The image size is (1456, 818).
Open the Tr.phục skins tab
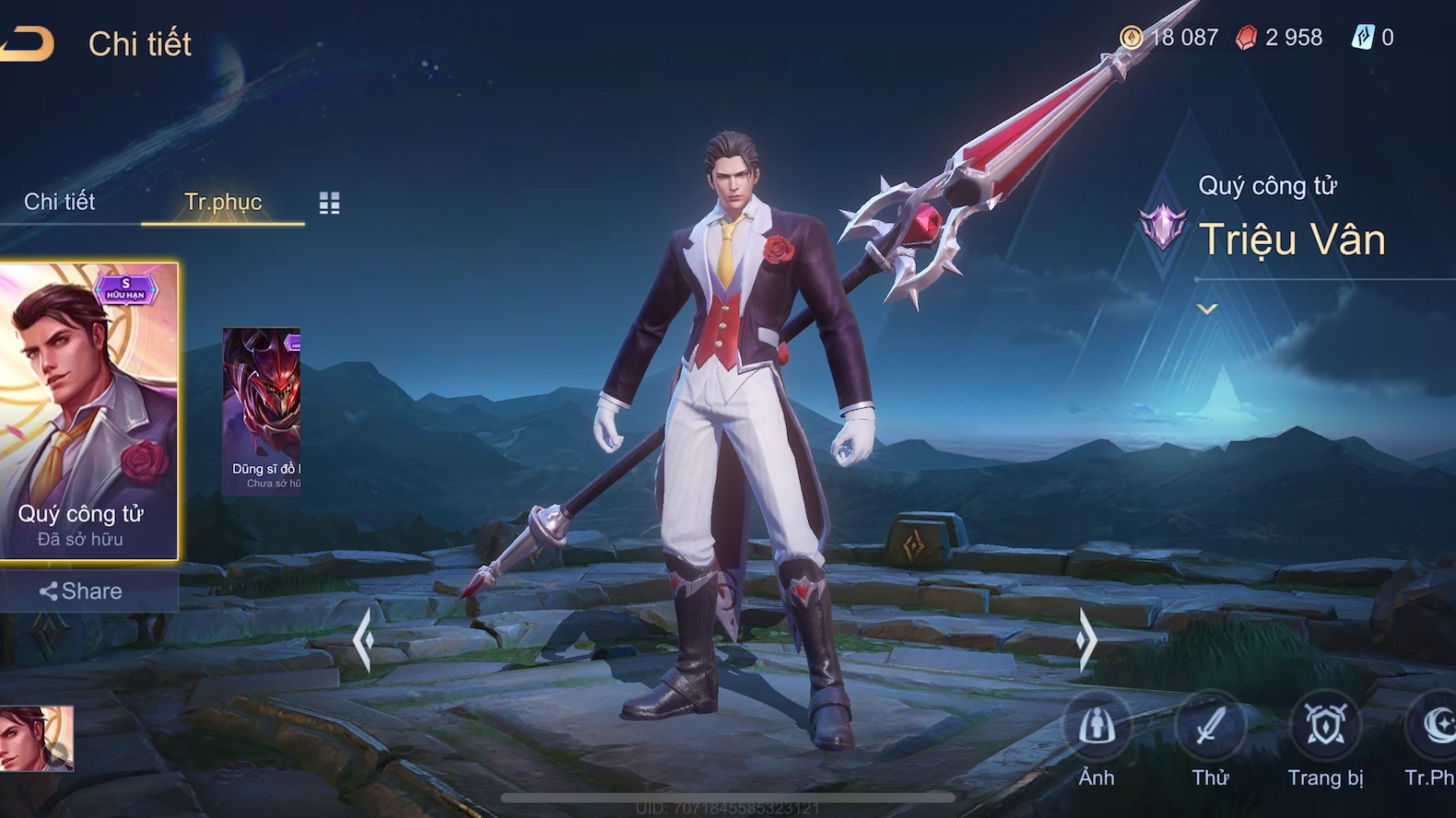click(222, 202)
